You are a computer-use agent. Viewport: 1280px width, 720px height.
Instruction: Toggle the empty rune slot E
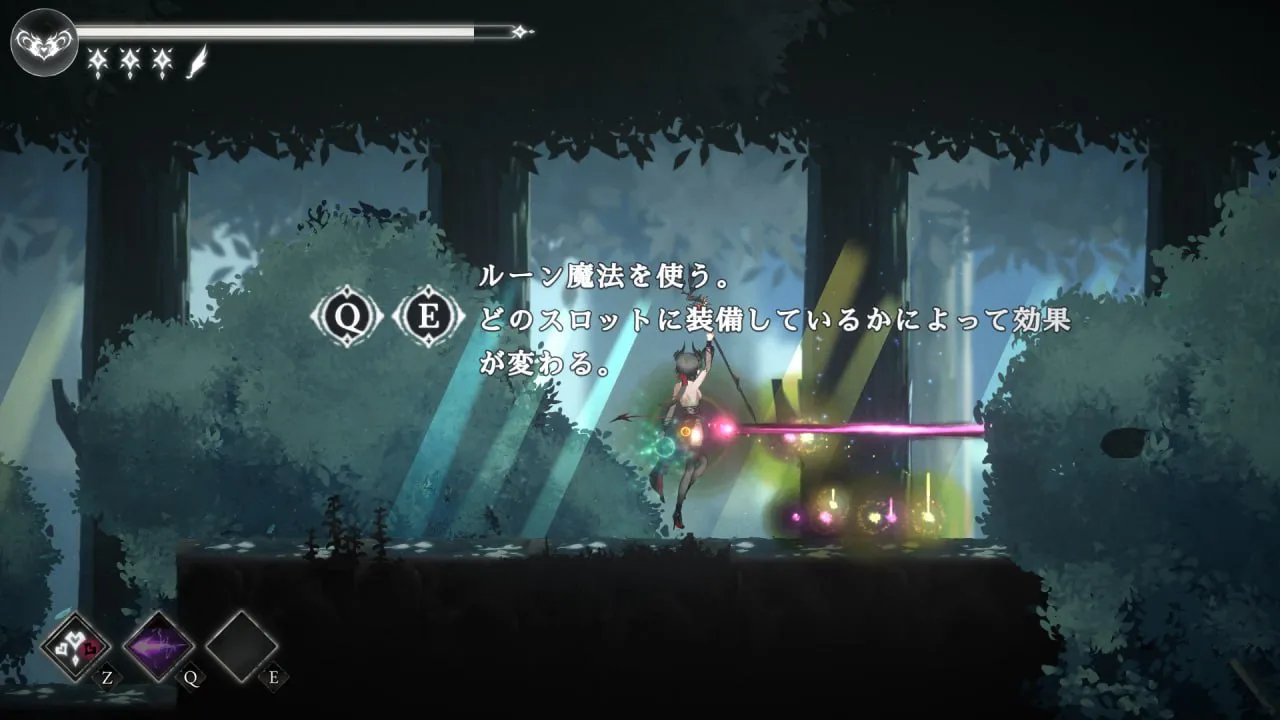[x=240, y=648]
